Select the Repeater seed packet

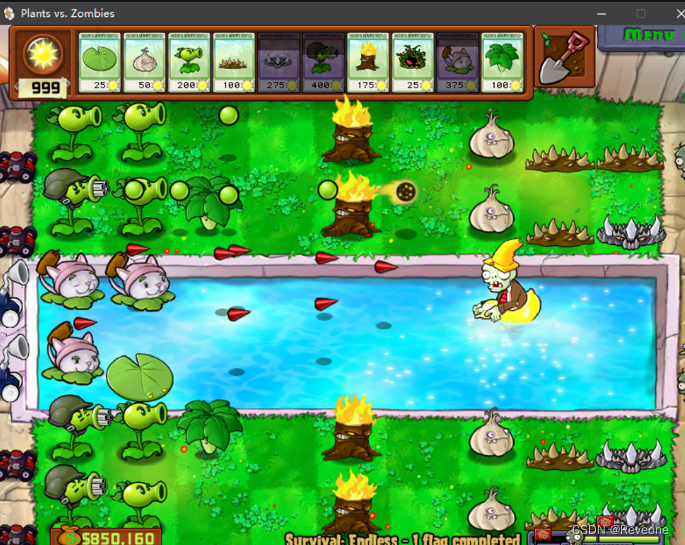pyautogui.click(x=189, y=62)
